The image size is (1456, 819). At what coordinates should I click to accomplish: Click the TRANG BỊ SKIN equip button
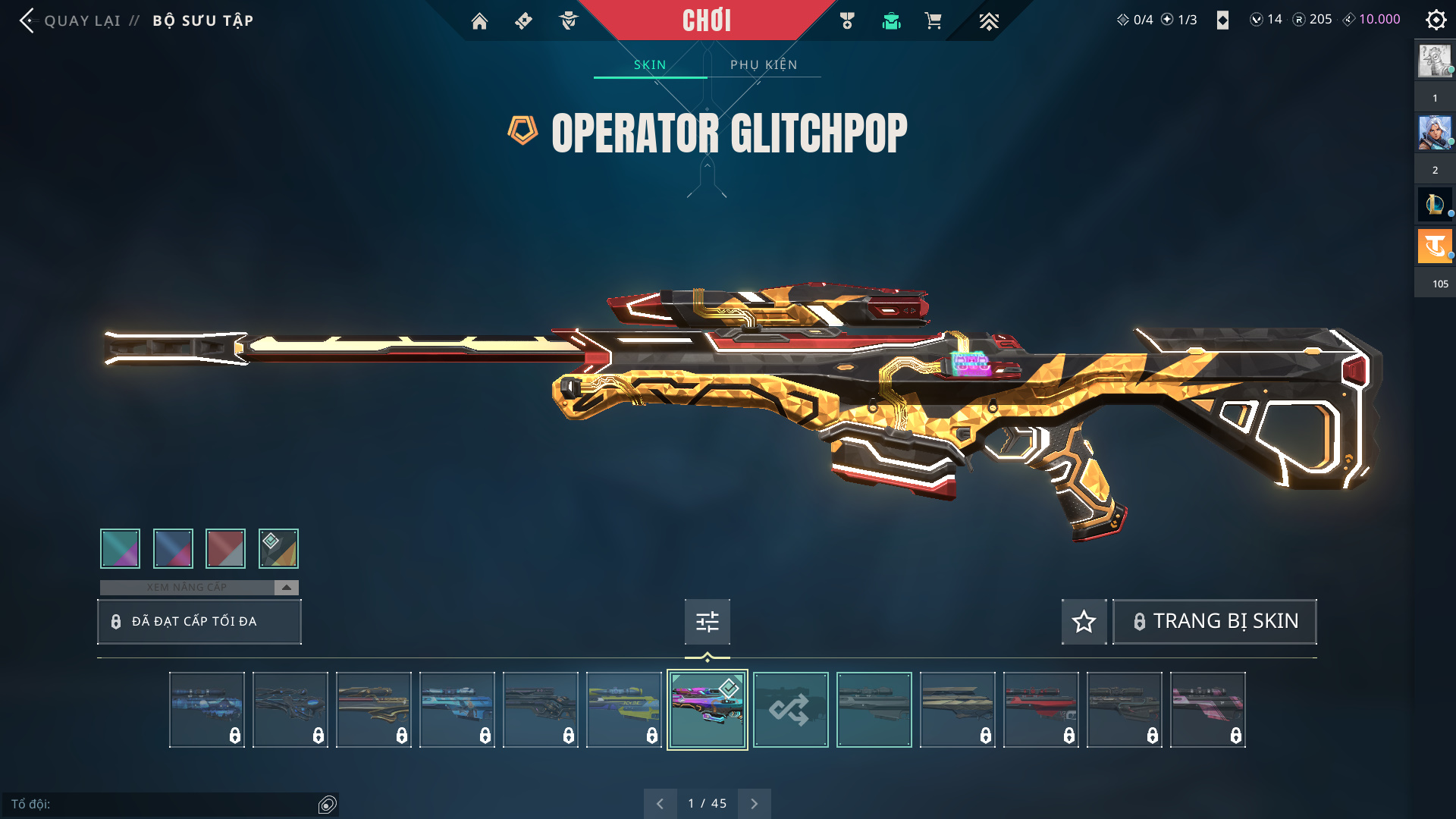(x=1215, y=622)
